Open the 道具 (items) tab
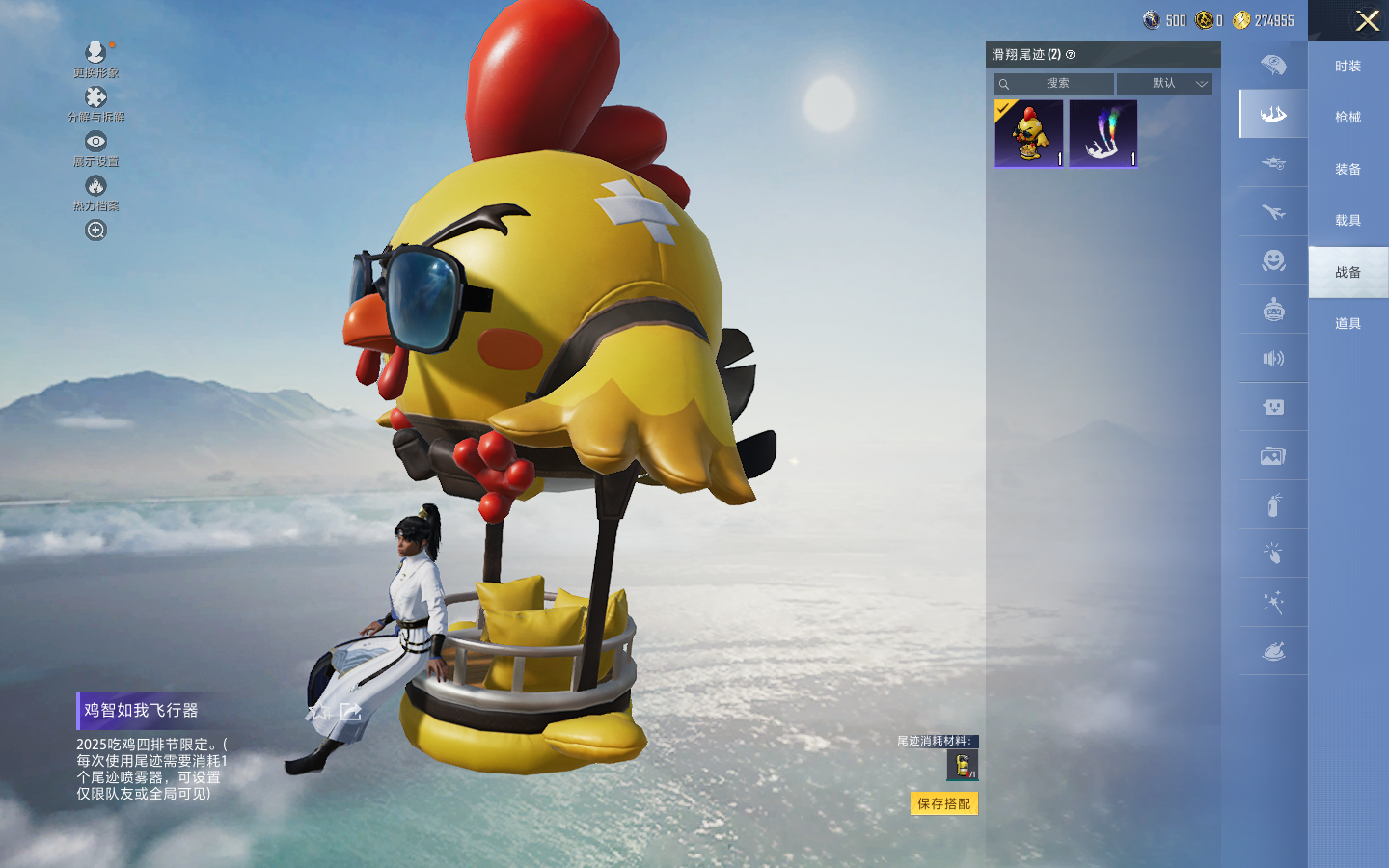This screenshot has width=1389, height=868. pos(1348,323)
